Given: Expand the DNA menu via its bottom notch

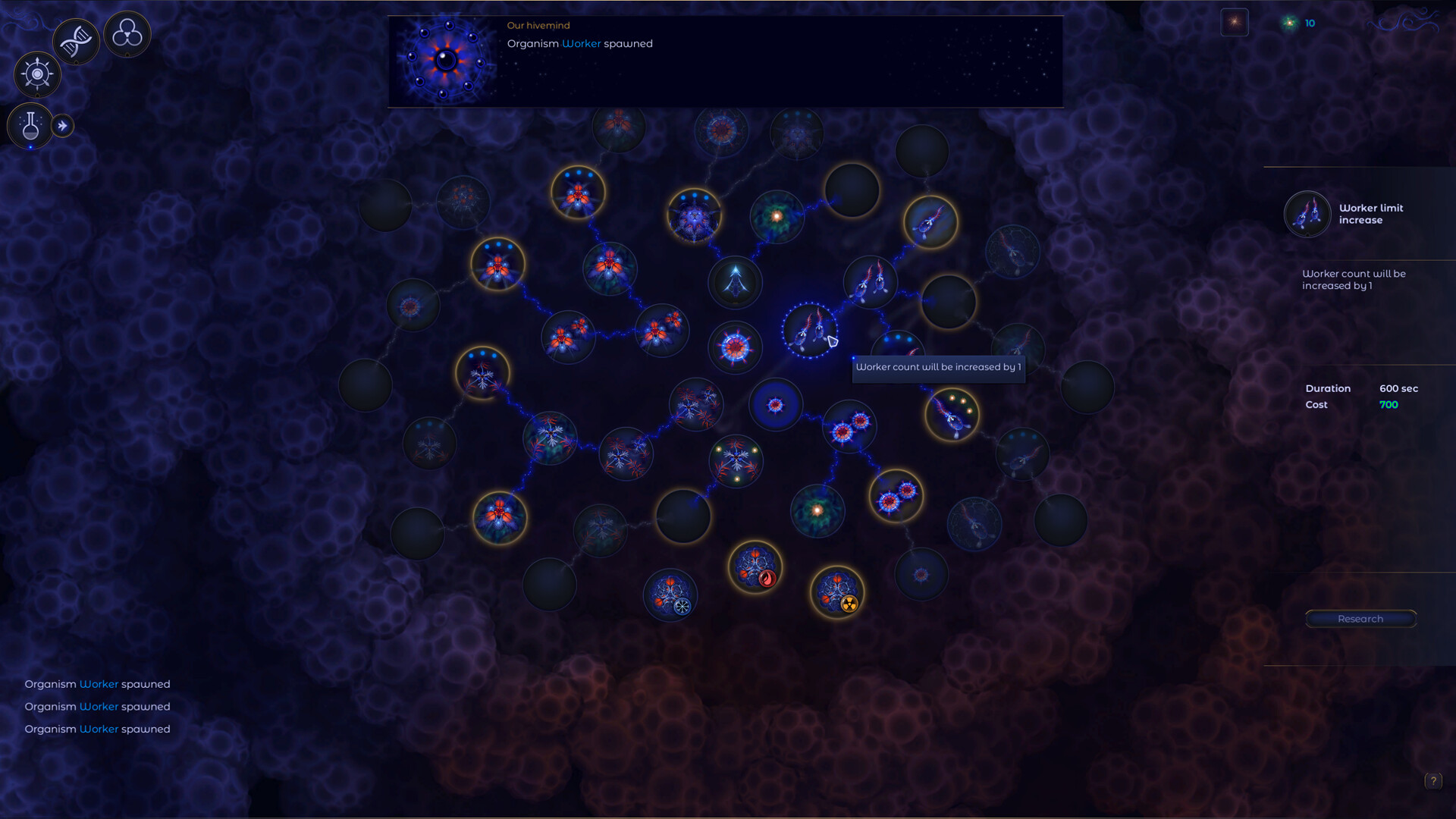Looking at the screenshot, I should tap(76, 61).
